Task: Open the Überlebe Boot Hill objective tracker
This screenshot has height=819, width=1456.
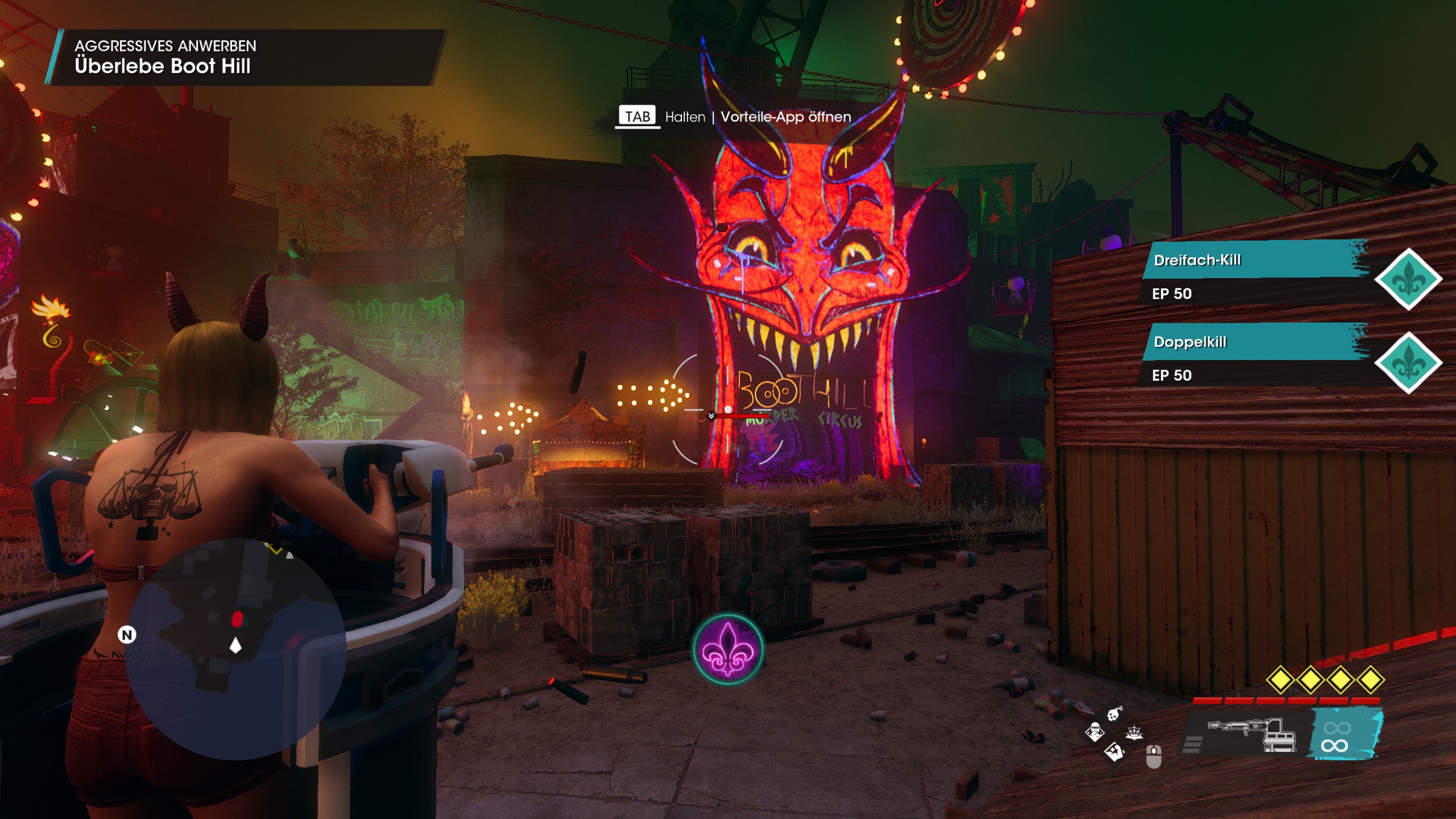Action: pos(163,66)
